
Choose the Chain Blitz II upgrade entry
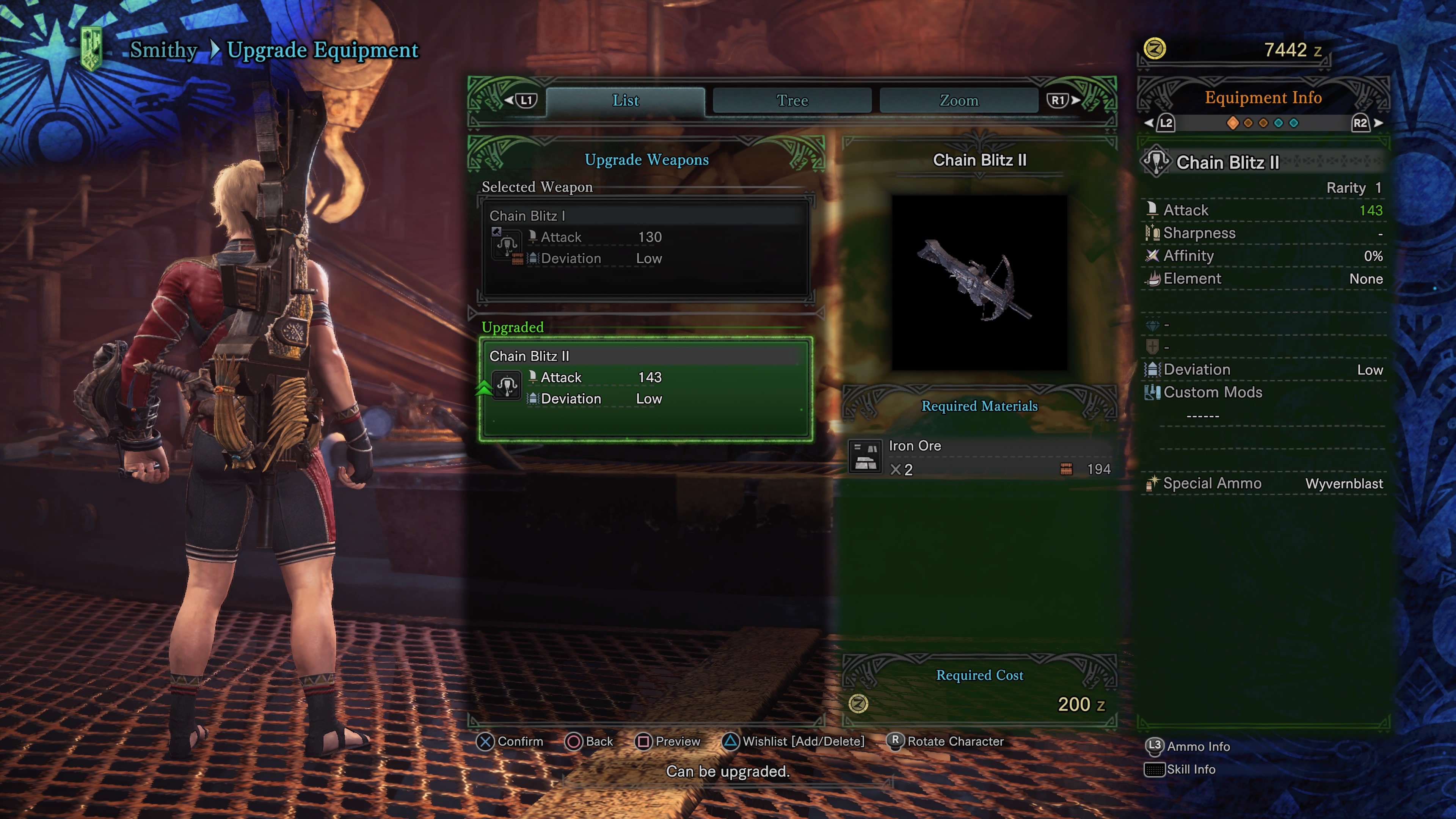point(645,388)
